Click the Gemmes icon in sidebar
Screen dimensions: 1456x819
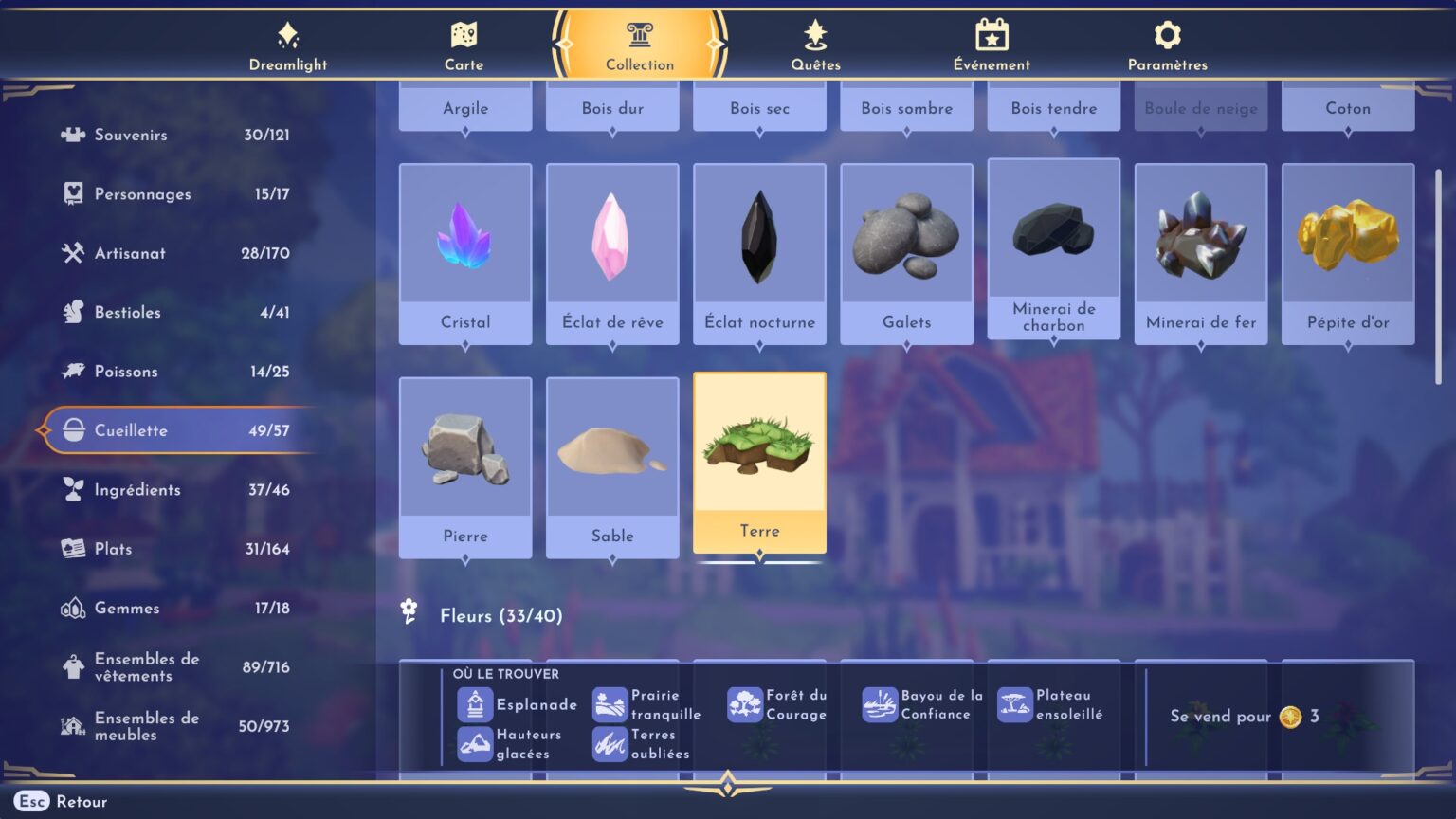pyautogui.click(x=73, y=608)
